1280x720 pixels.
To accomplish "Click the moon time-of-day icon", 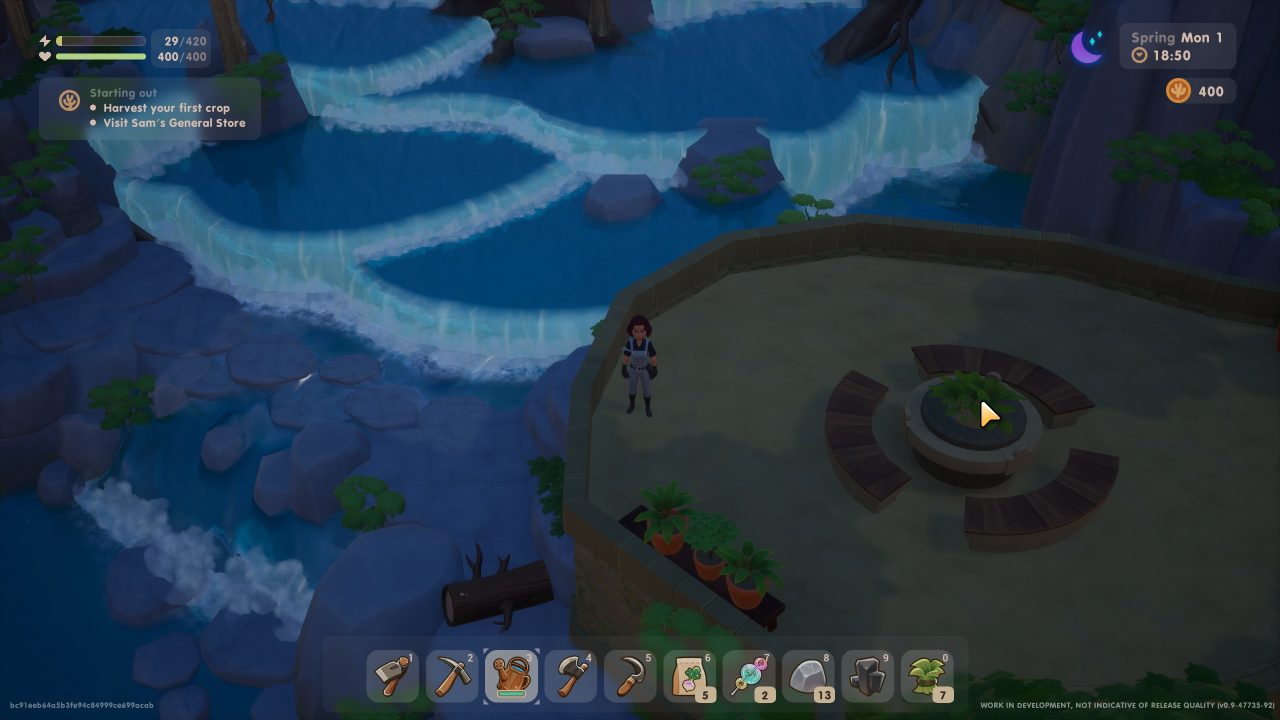I will pos(1087,47).
